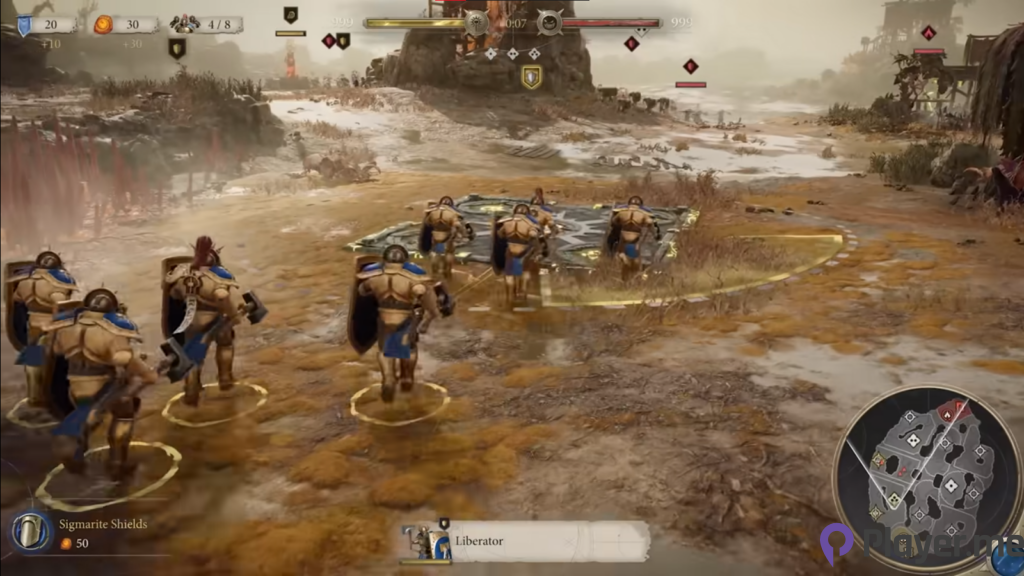The width and height of the screenshot is (1024, 576).
Task: Click the gold shield marker below the timer
Action: click(531, 77)
